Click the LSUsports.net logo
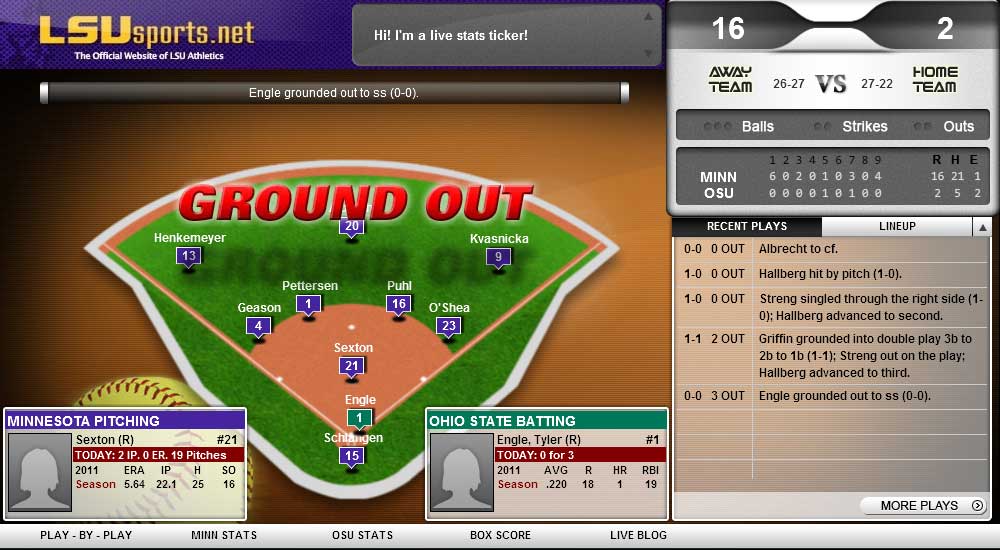The width and height of the screenshot is (1000, 550). pyautogui.click(x=147, y=35)
